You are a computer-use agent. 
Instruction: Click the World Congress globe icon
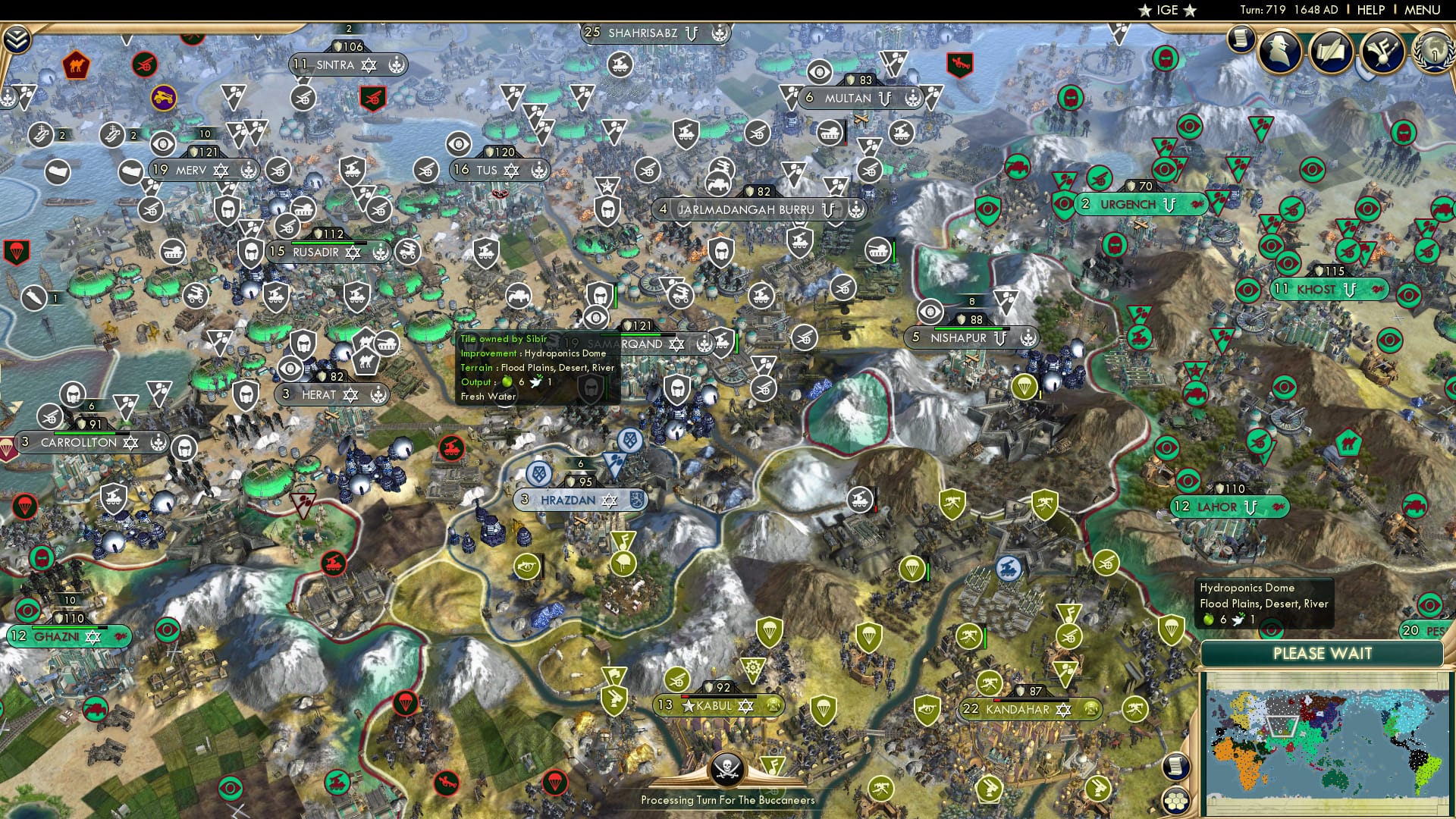(1432, 53)
